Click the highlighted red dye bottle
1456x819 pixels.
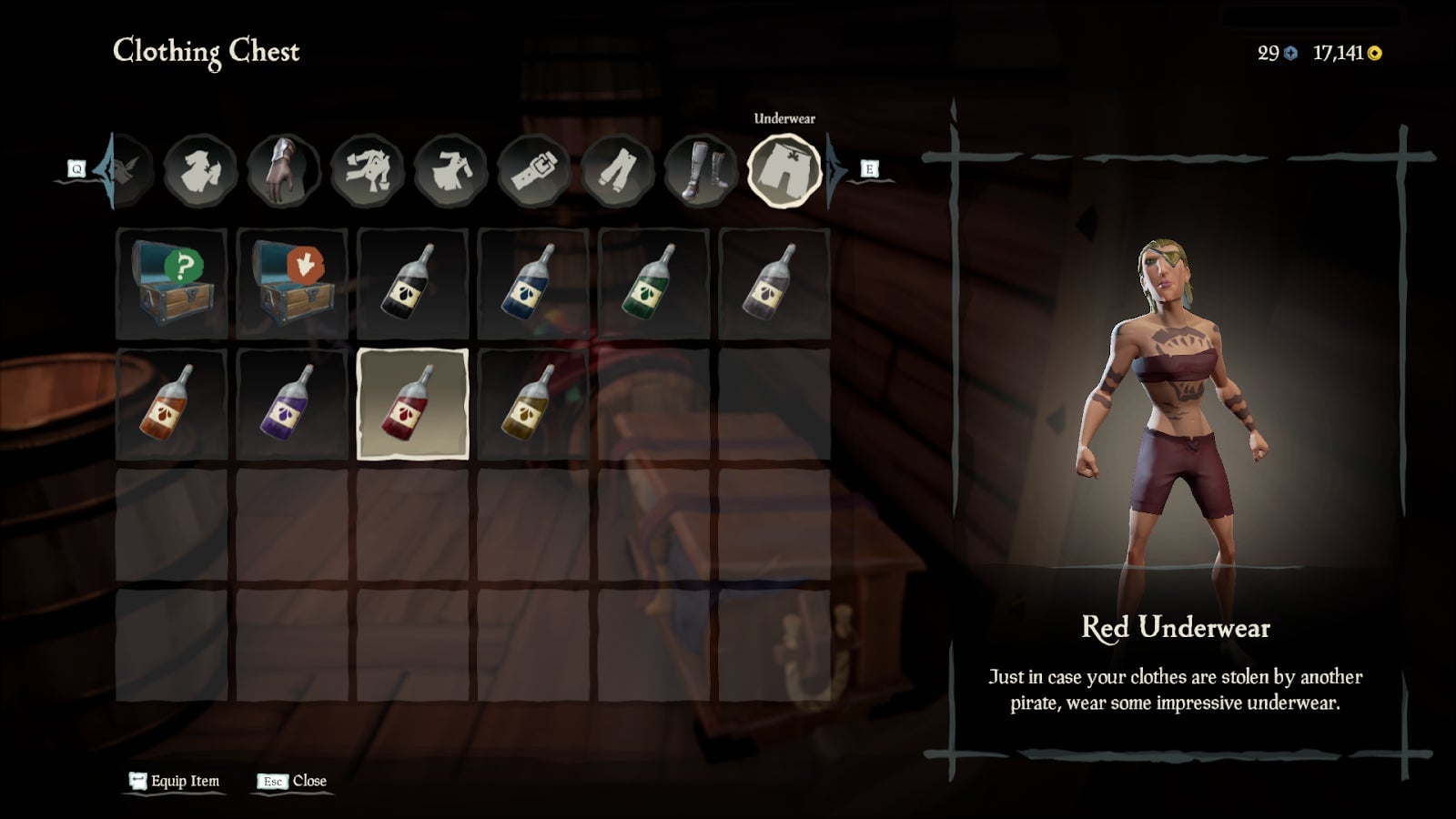(x=412, y=404)
